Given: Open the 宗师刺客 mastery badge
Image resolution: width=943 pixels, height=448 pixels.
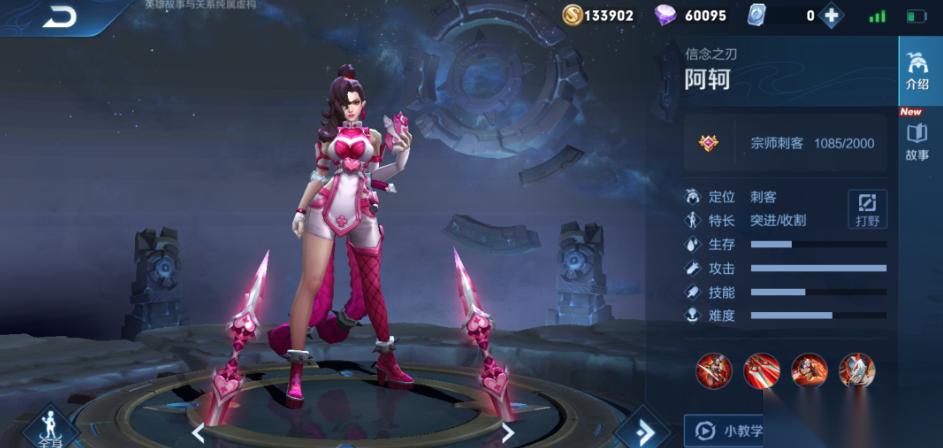Looking at the screenshot, I should (x=709, y=143).
